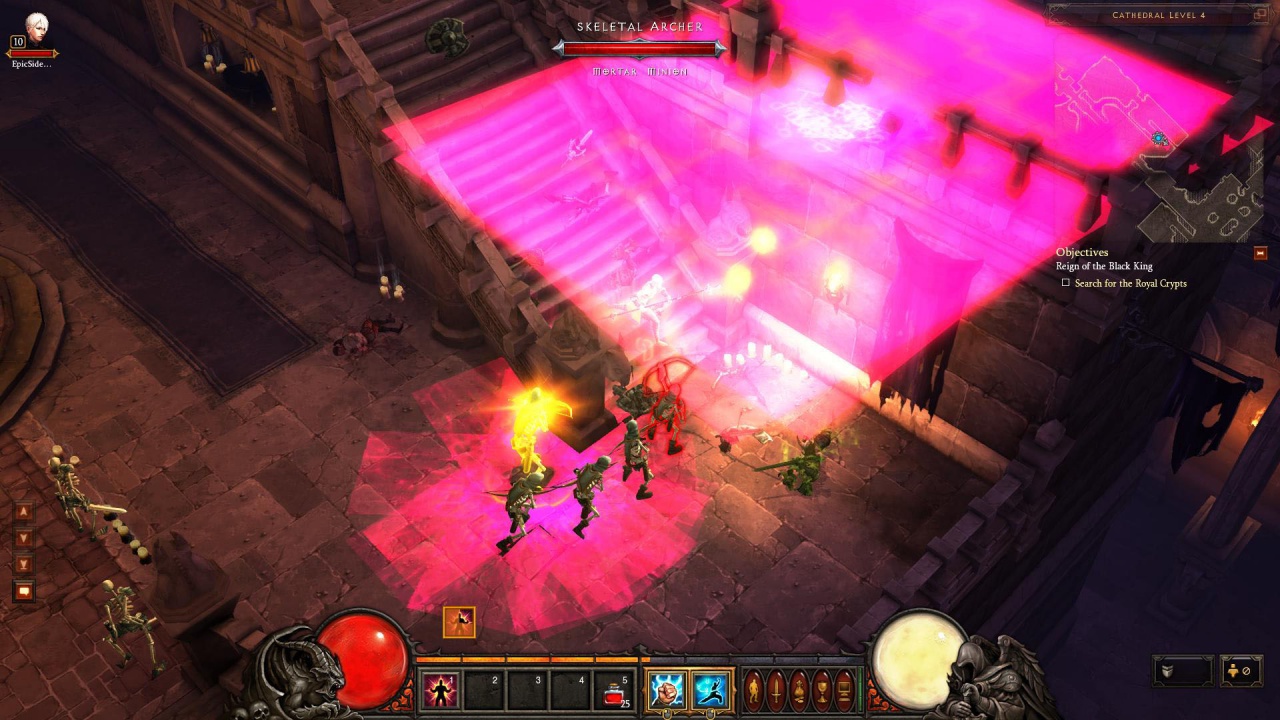Image resolution: width=1280 pixels, height=720 pixels.
Task: Activate the skill in hotbar slot 1
Action: point(441,690)
